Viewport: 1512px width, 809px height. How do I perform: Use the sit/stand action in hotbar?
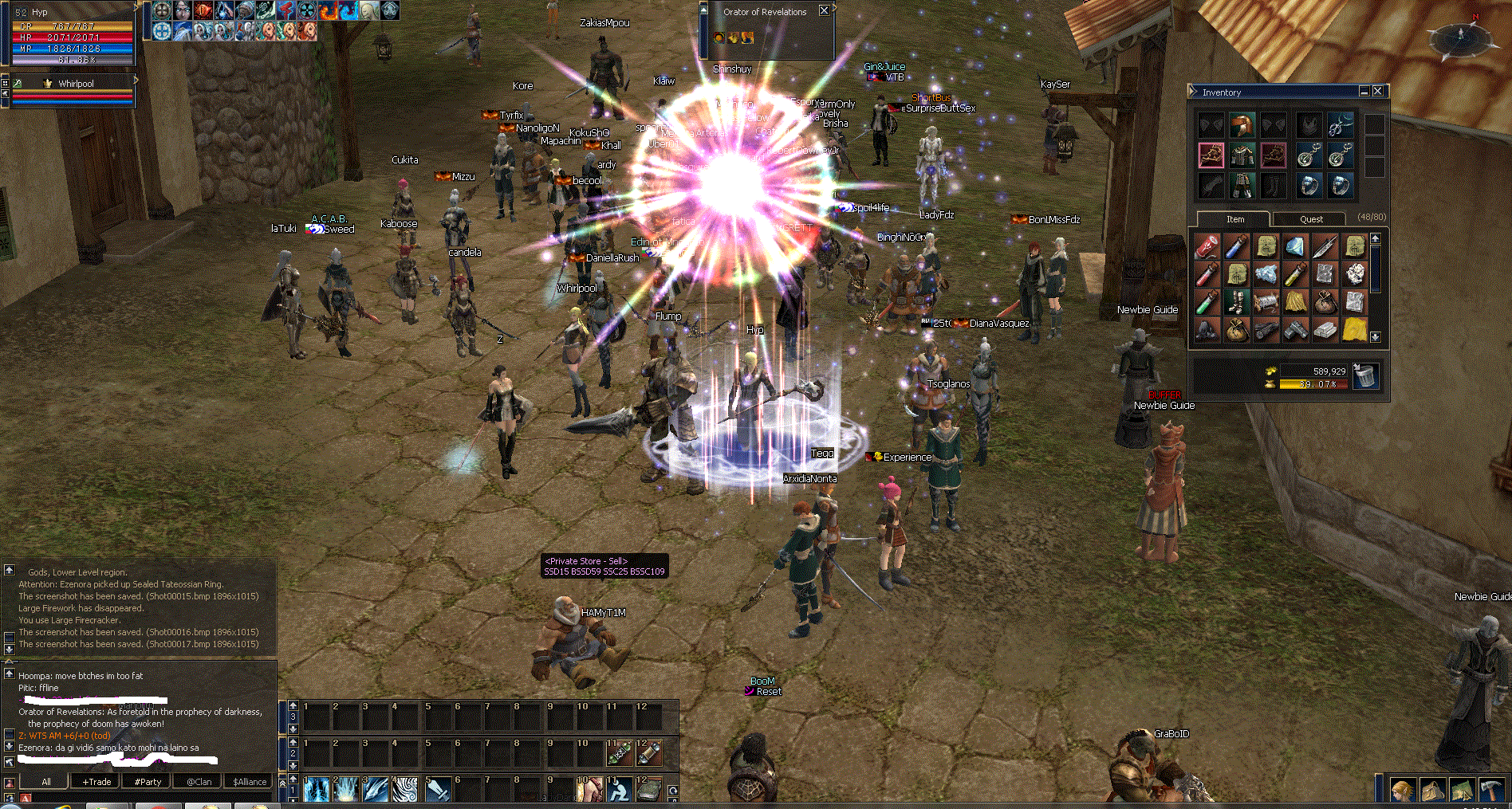619,790
